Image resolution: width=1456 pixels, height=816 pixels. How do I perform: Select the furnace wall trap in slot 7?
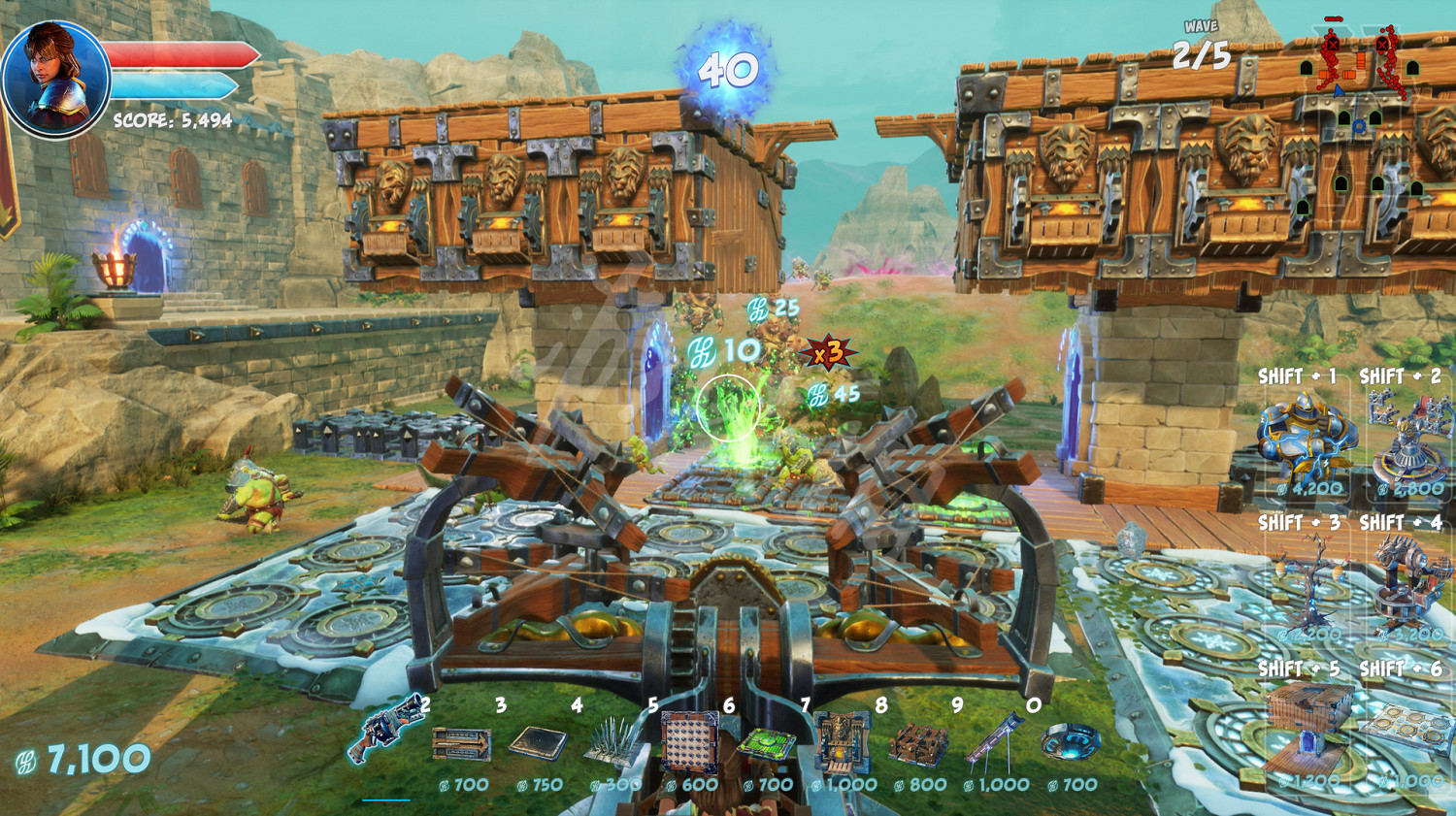tap(841, 742)
